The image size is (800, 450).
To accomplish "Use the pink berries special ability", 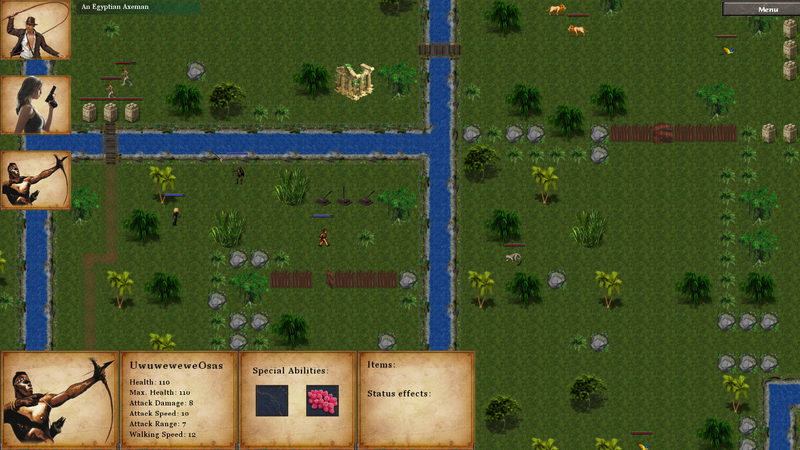I will (x=322, y=400).
